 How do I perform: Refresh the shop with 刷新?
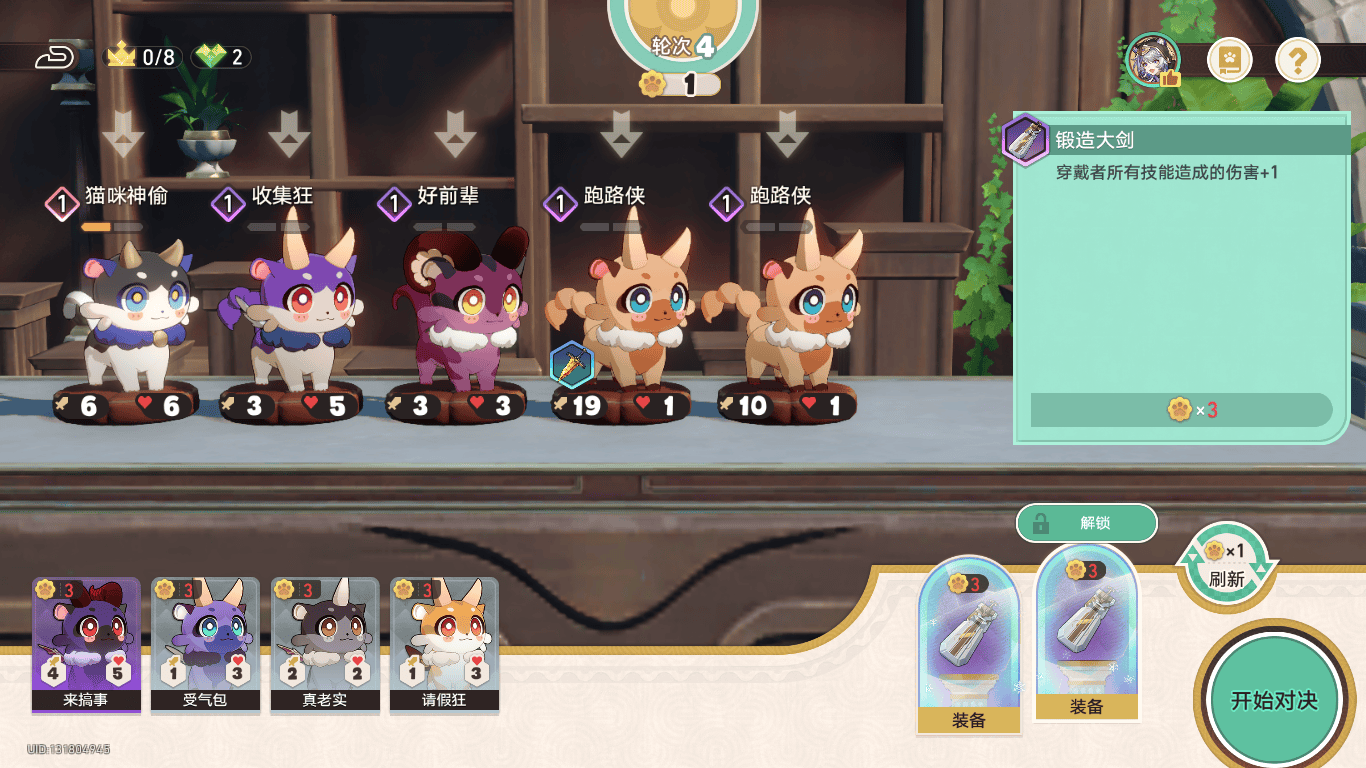(1226, 565)
